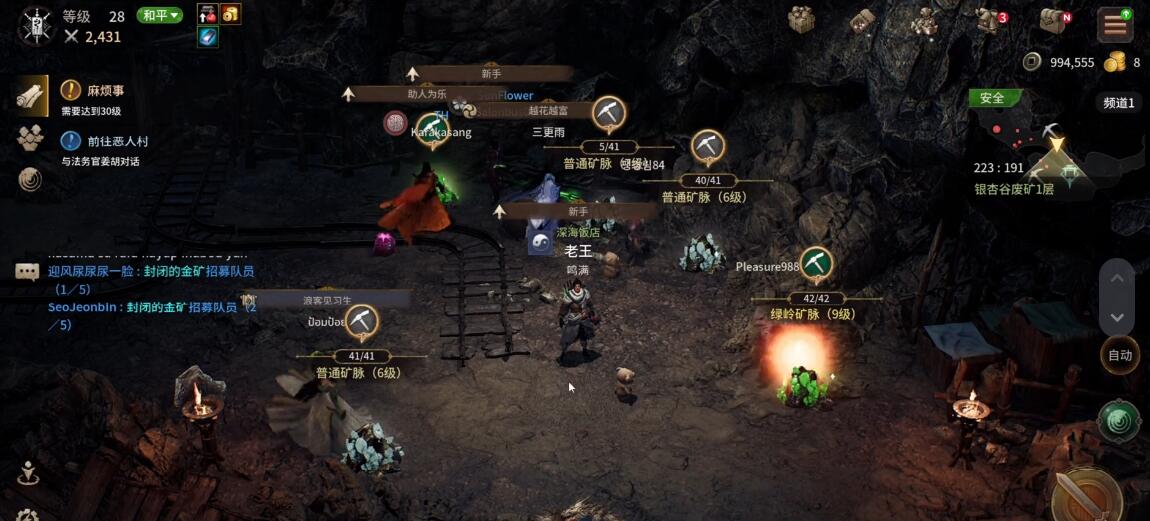Image resolution: width=1150 pixels, height=521 pixels.
Task: Switch to the party members tab
Action: (30, 138)
